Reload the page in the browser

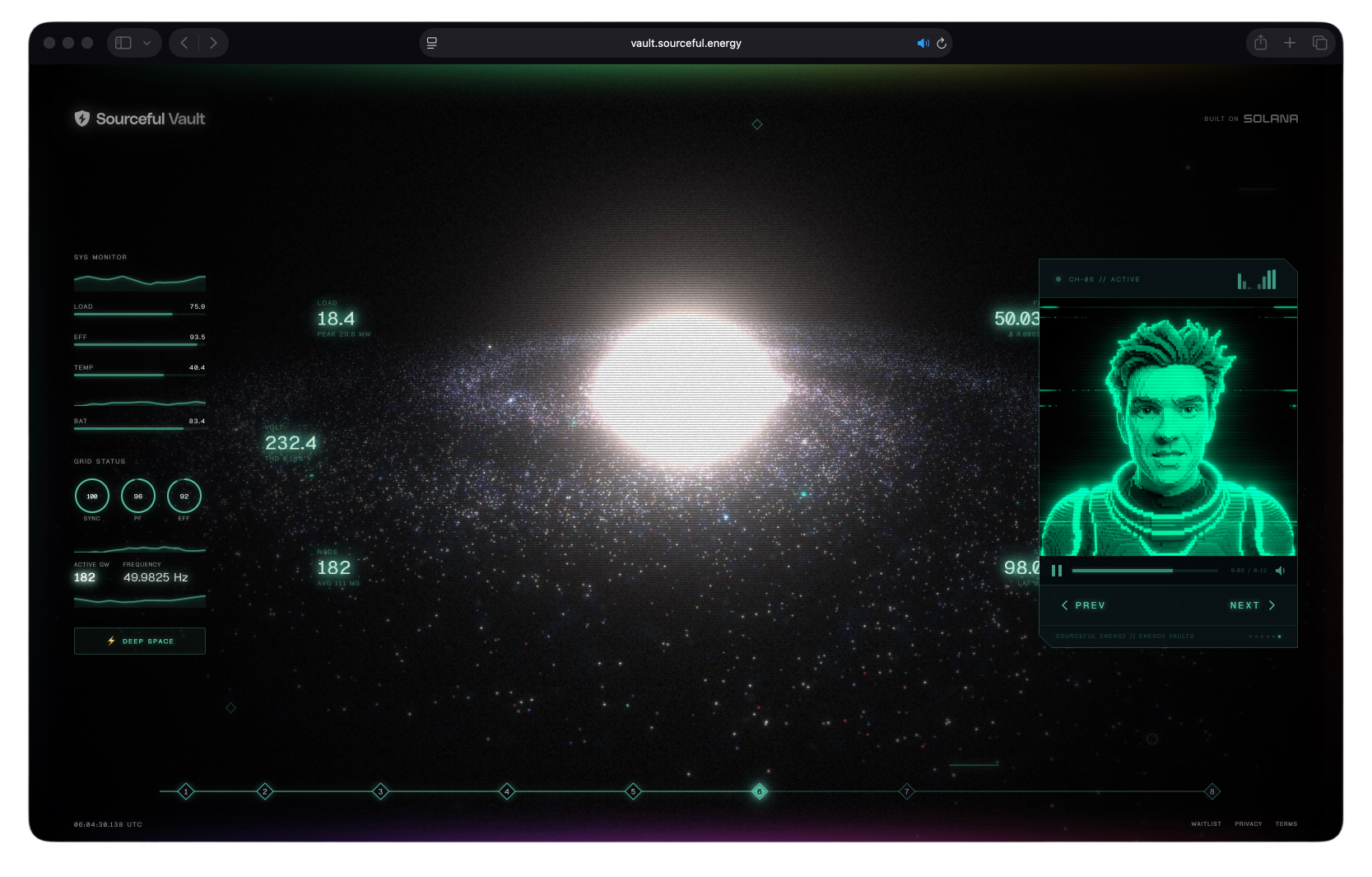[x=942, y=43]
